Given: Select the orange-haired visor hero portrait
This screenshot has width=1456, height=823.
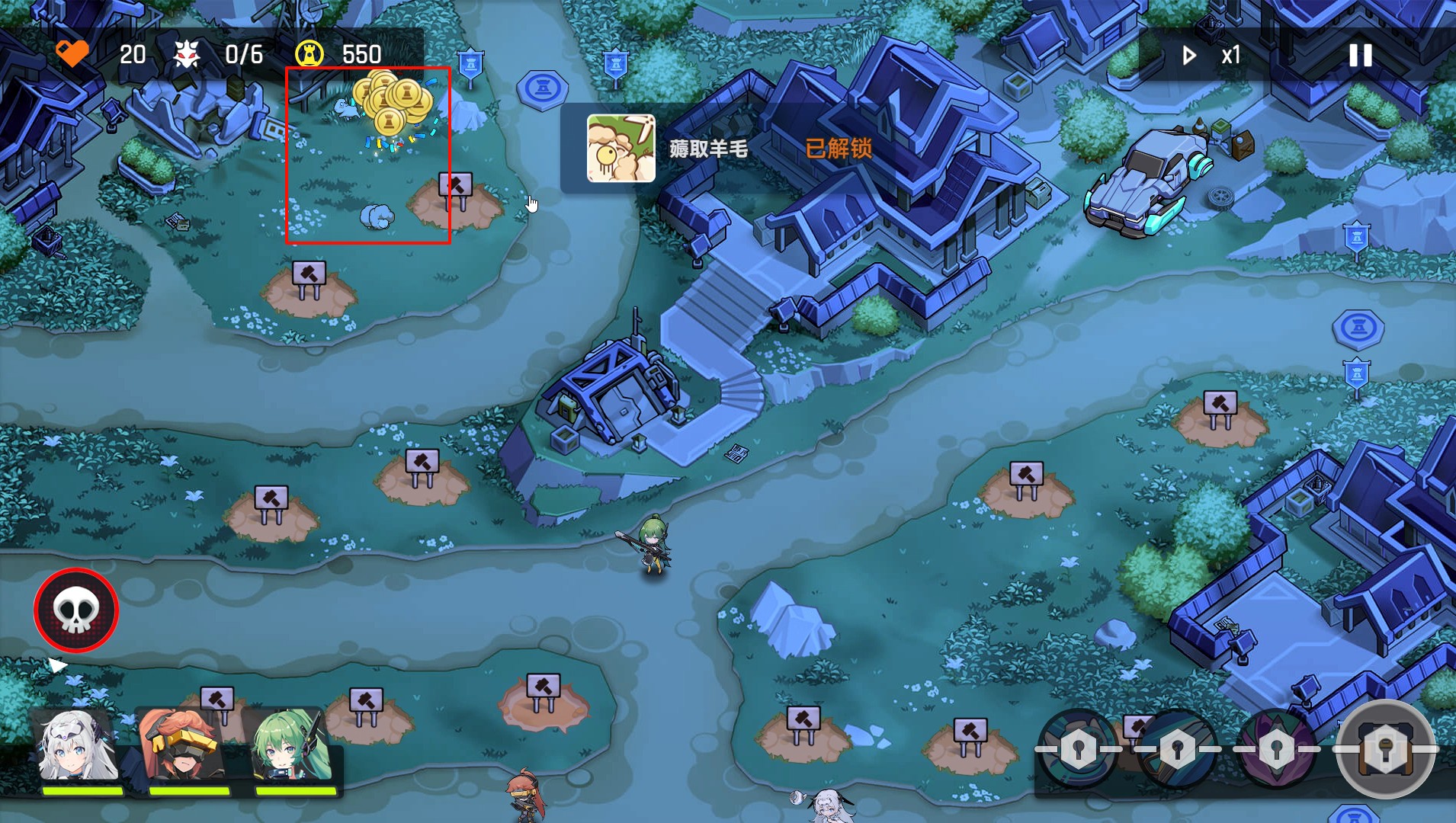Looking at the screenshot, I should coord(185,747).
